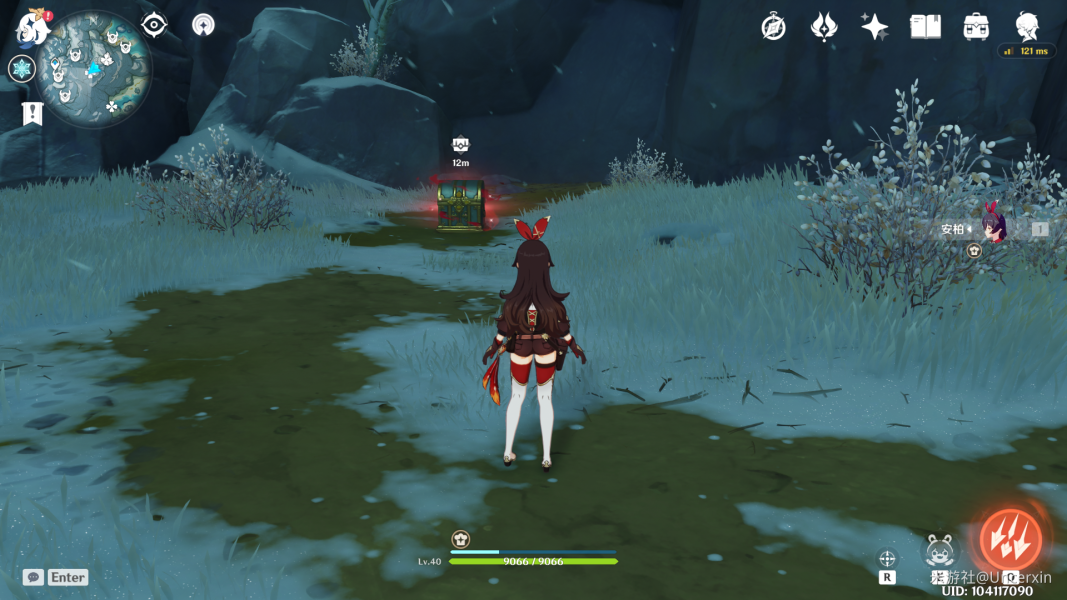Toggle Elemental Sight eye icon
Viewport: 1067px width, 600px height.
[154, 25]
